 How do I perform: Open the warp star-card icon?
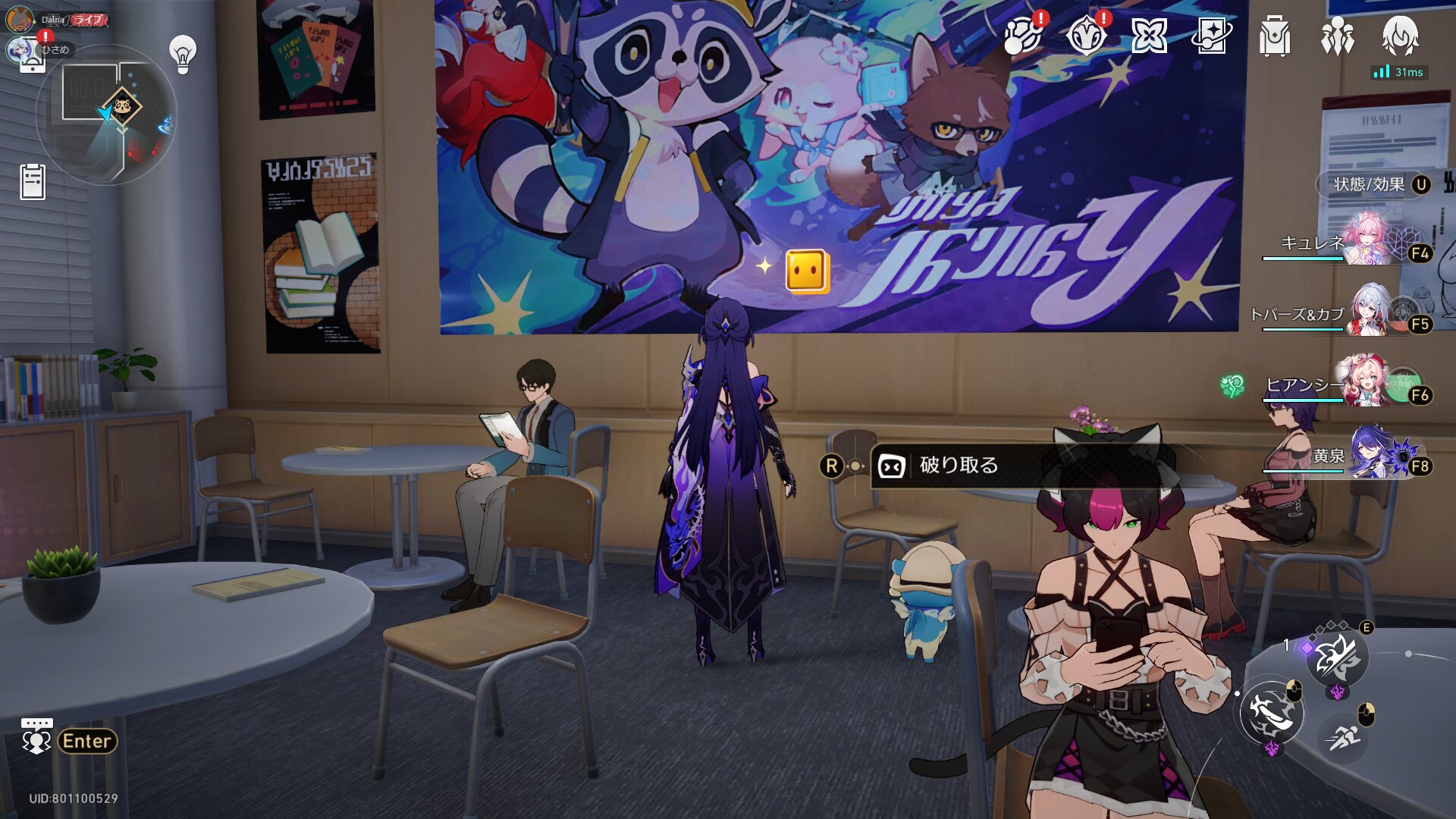pyautogui.click(x=1211, y=36)
